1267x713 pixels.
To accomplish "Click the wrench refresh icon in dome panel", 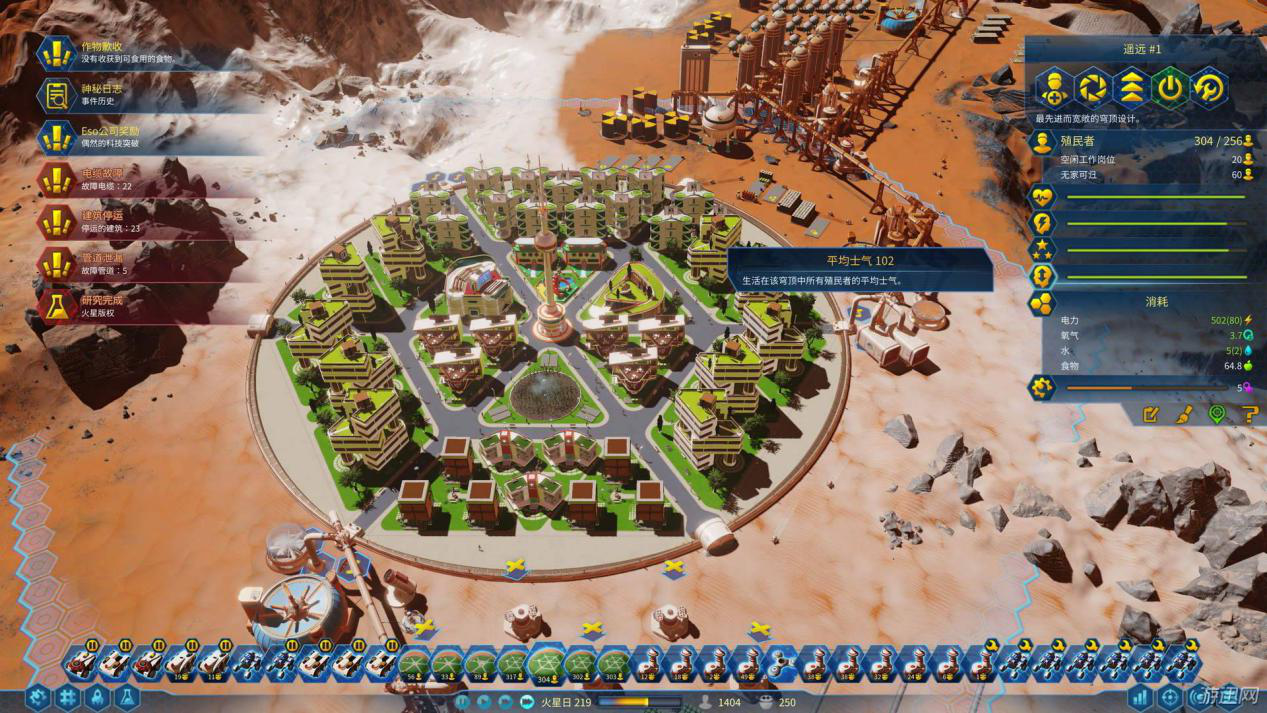I will [x=1209, y=88].
